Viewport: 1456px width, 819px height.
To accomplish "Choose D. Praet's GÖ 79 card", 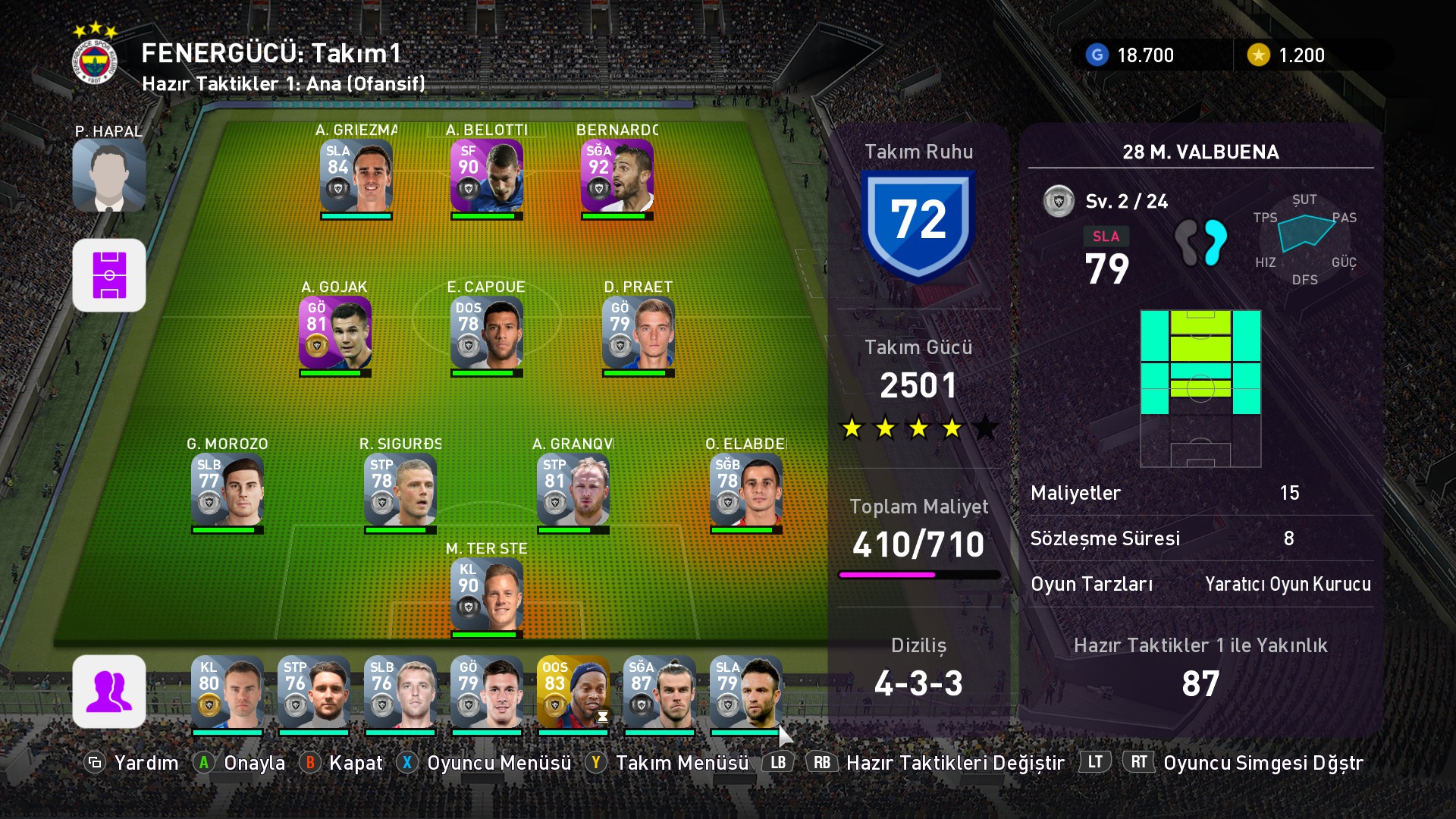I will [638, 333].
